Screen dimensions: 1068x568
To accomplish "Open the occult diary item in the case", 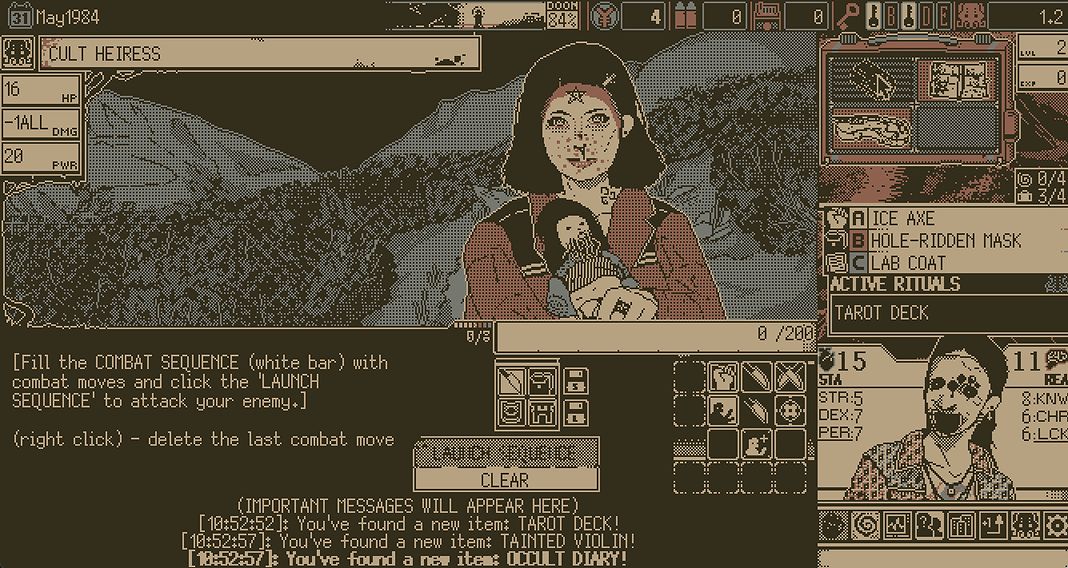I will tap(955, 78).
